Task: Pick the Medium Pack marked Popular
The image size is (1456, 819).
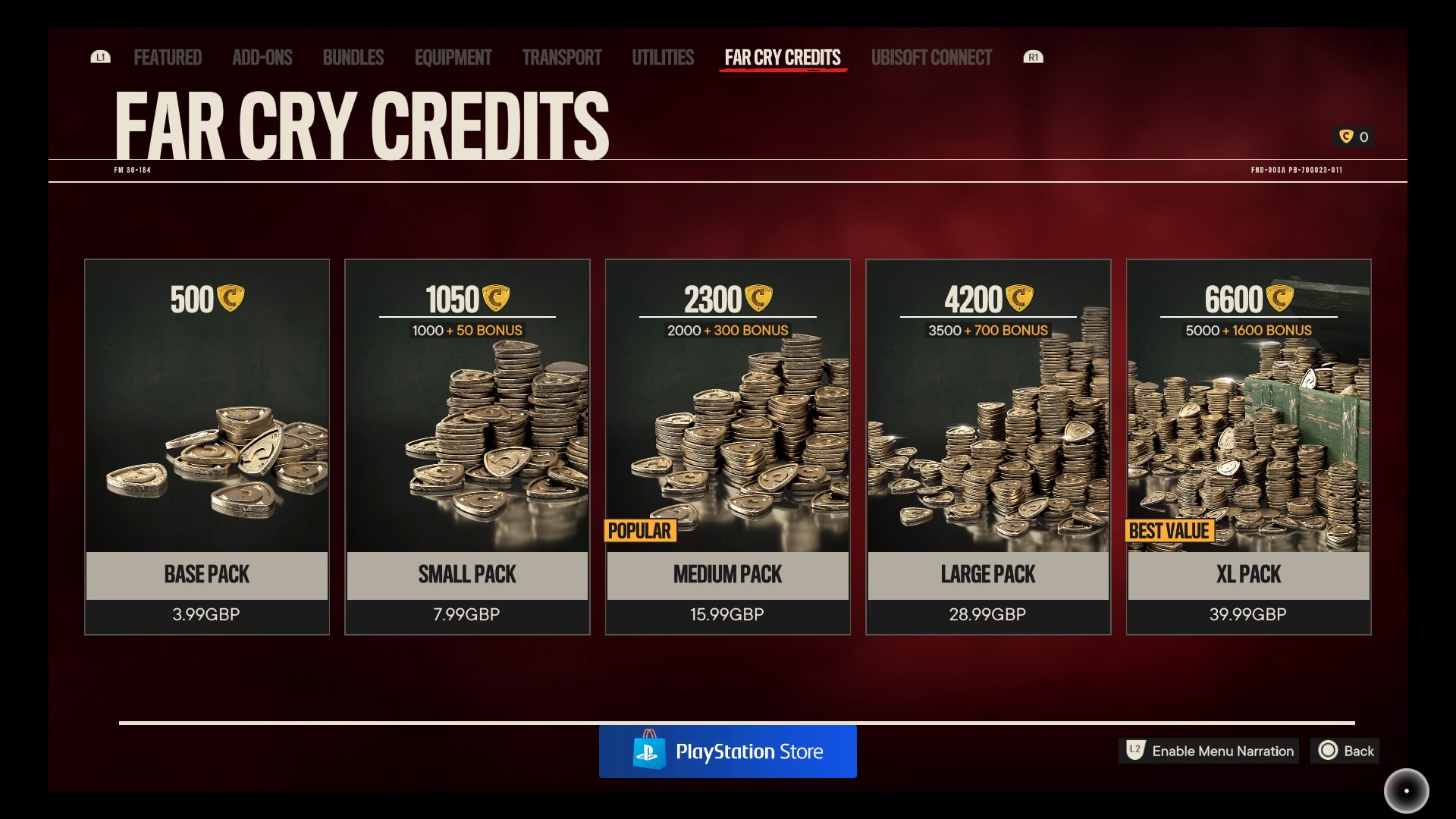Action: (728, 447)
